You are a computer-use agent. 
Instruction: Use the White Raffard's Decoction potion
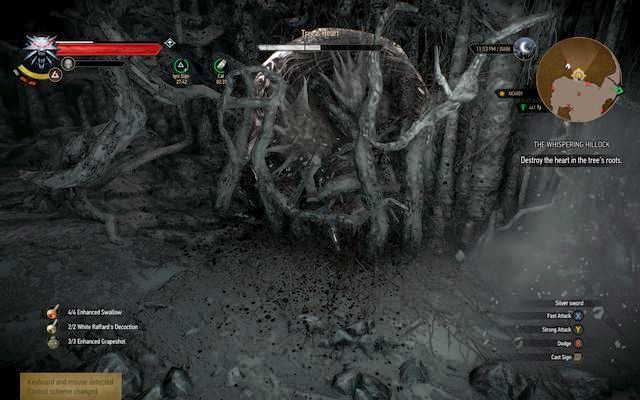(47, 327)
